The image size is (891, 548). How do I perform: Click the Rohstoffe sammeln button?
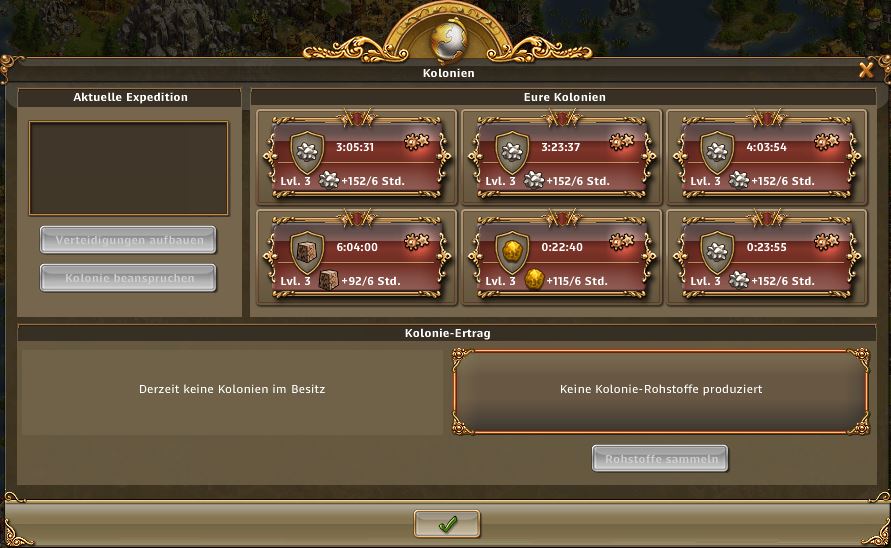point(660,459)
